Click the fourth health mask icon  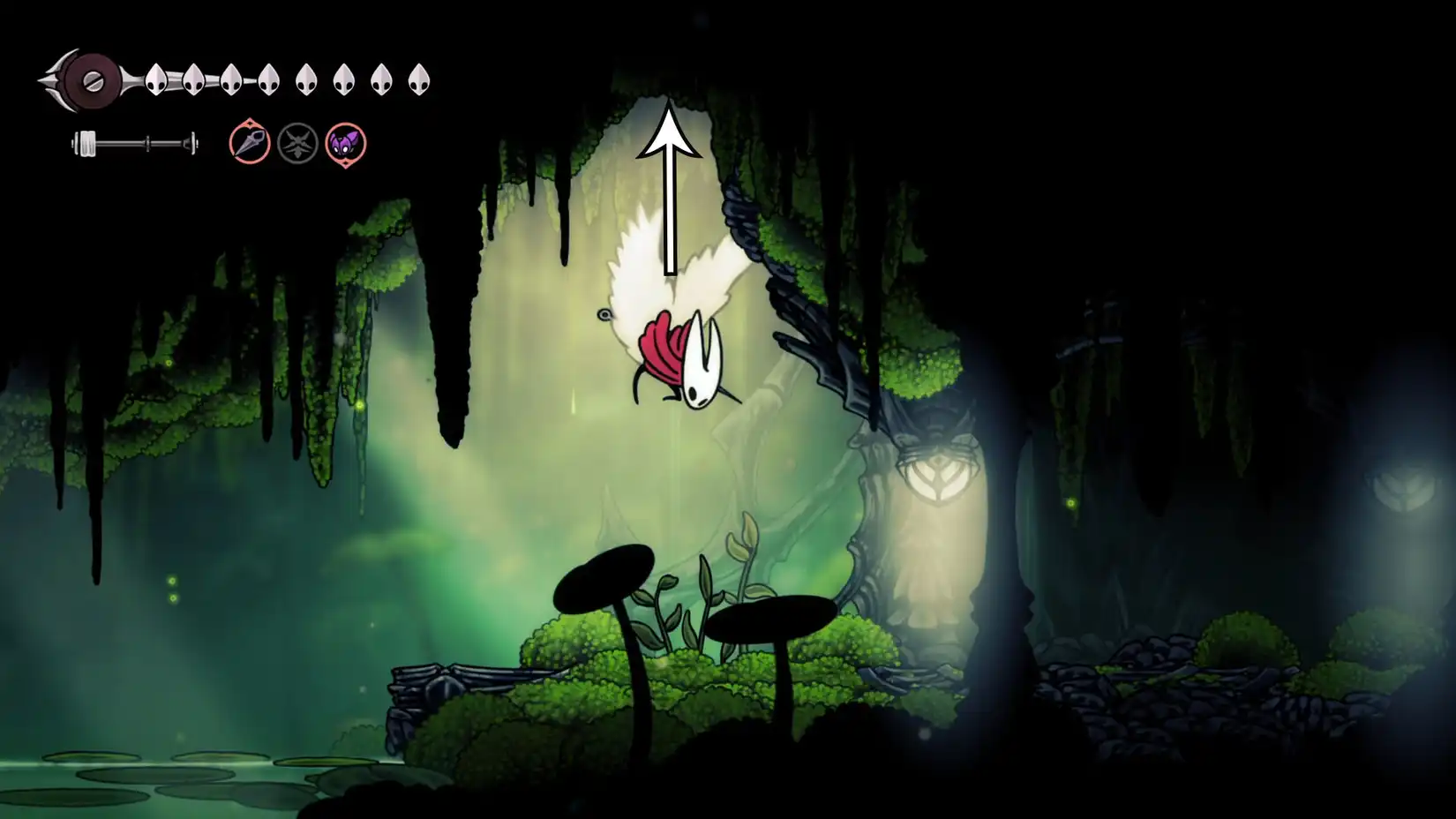(x=269, y=78)
